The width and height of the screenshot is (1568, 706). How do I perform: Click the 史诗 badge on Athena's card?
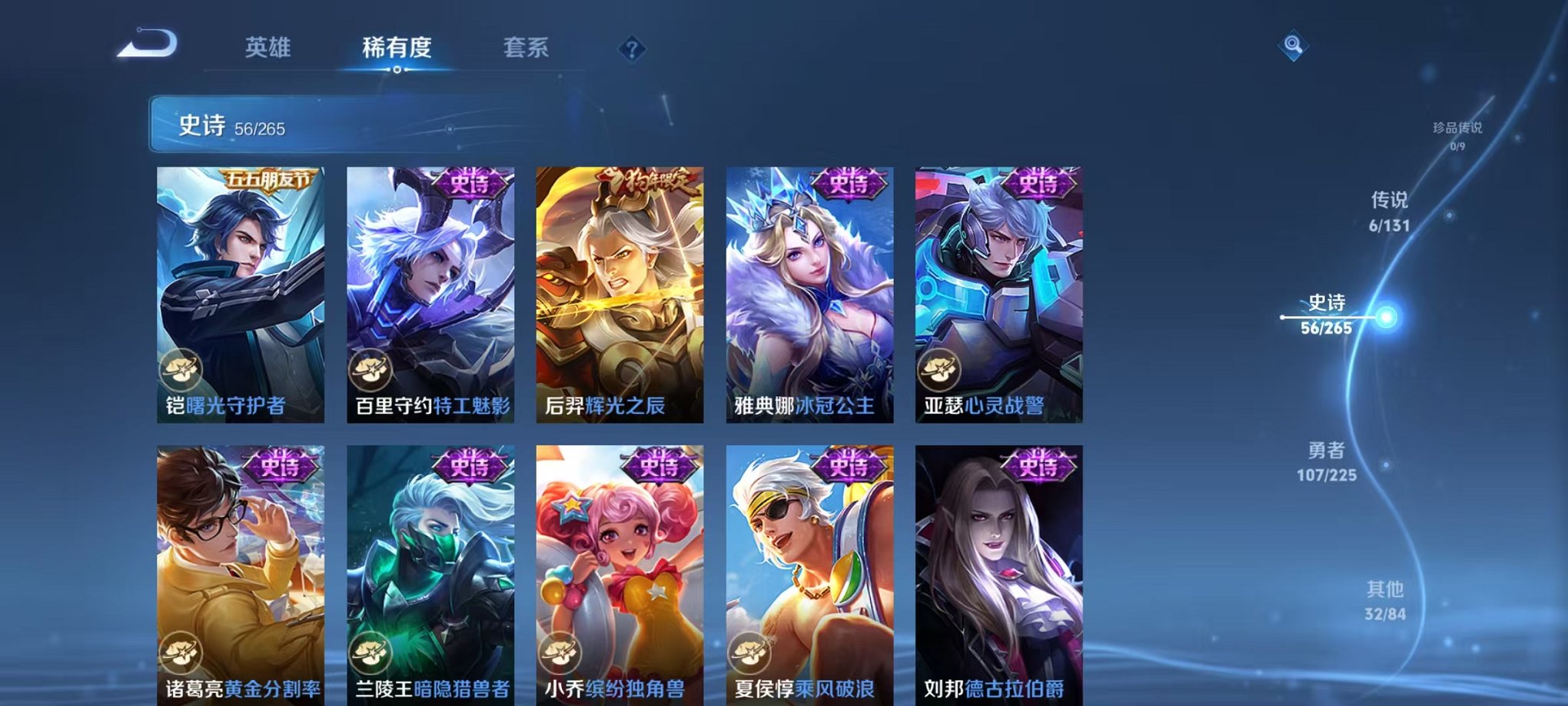point(849,184)
